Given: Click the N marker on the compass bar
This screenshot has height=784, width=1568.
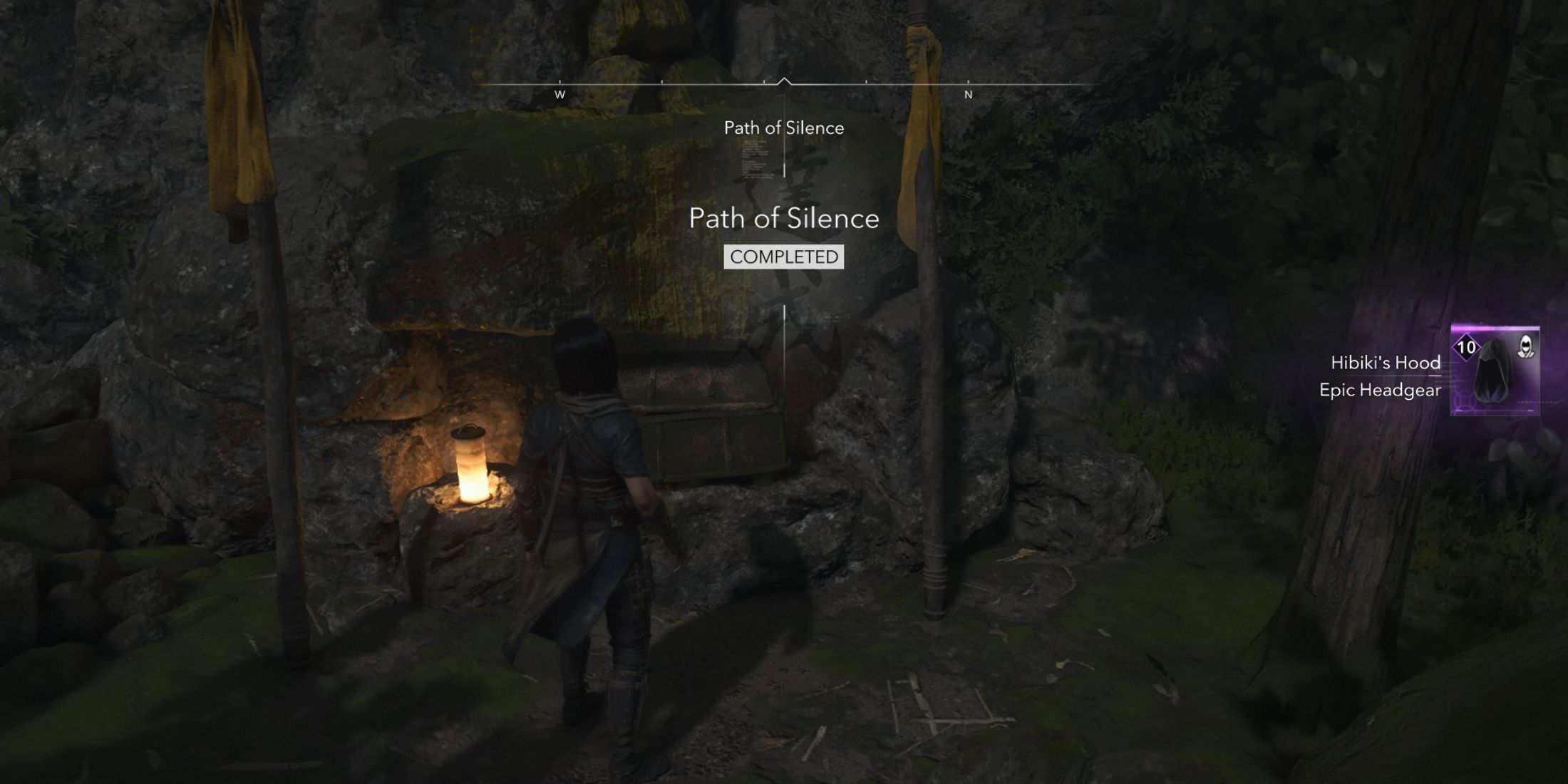Looking at the screenshot, I should click(x=968, y=93).
